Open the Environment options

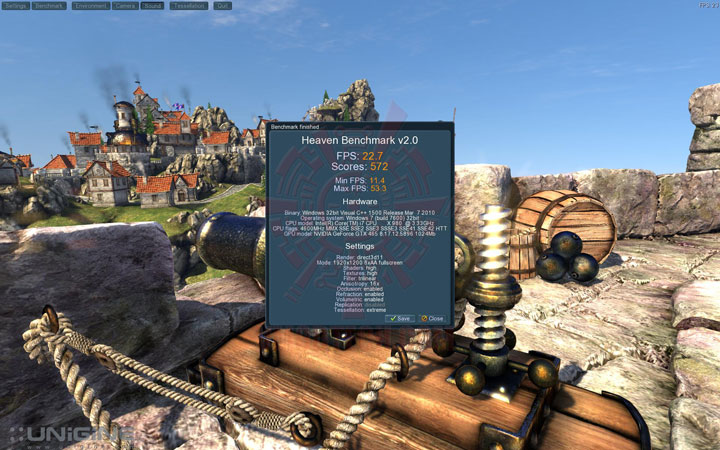tap(90, 6)
